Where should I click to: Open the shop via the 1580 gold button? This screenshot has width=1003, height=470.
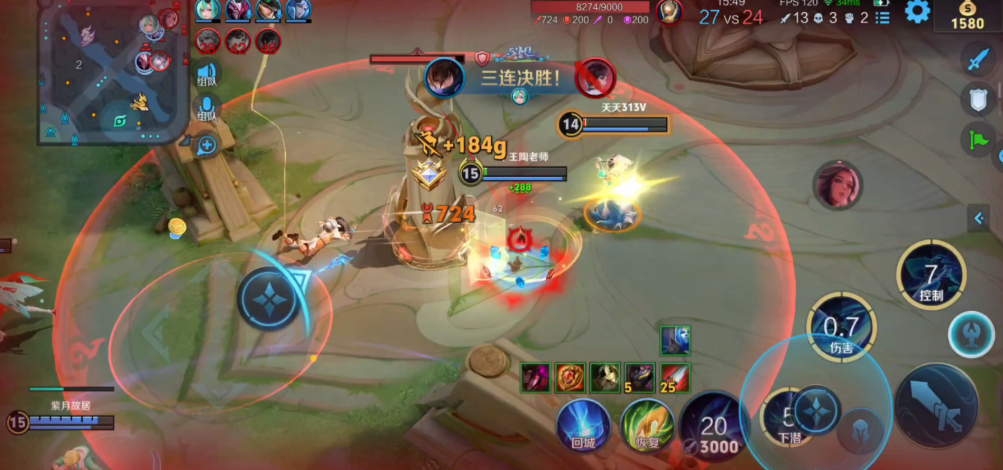tap(968, 16)
